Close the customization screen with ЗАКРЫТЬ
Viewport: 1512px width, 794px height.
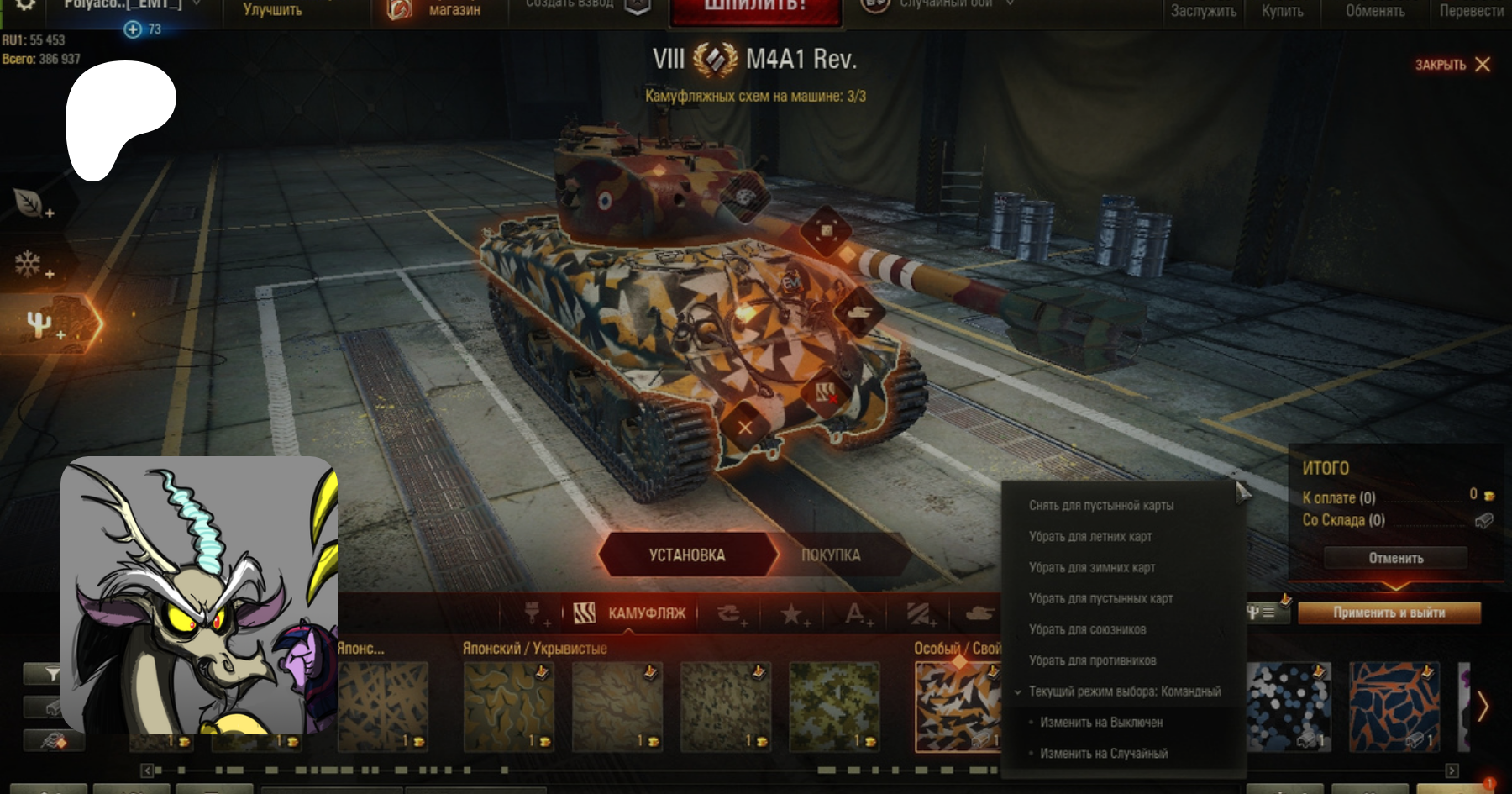click(x=1452, y=65)
